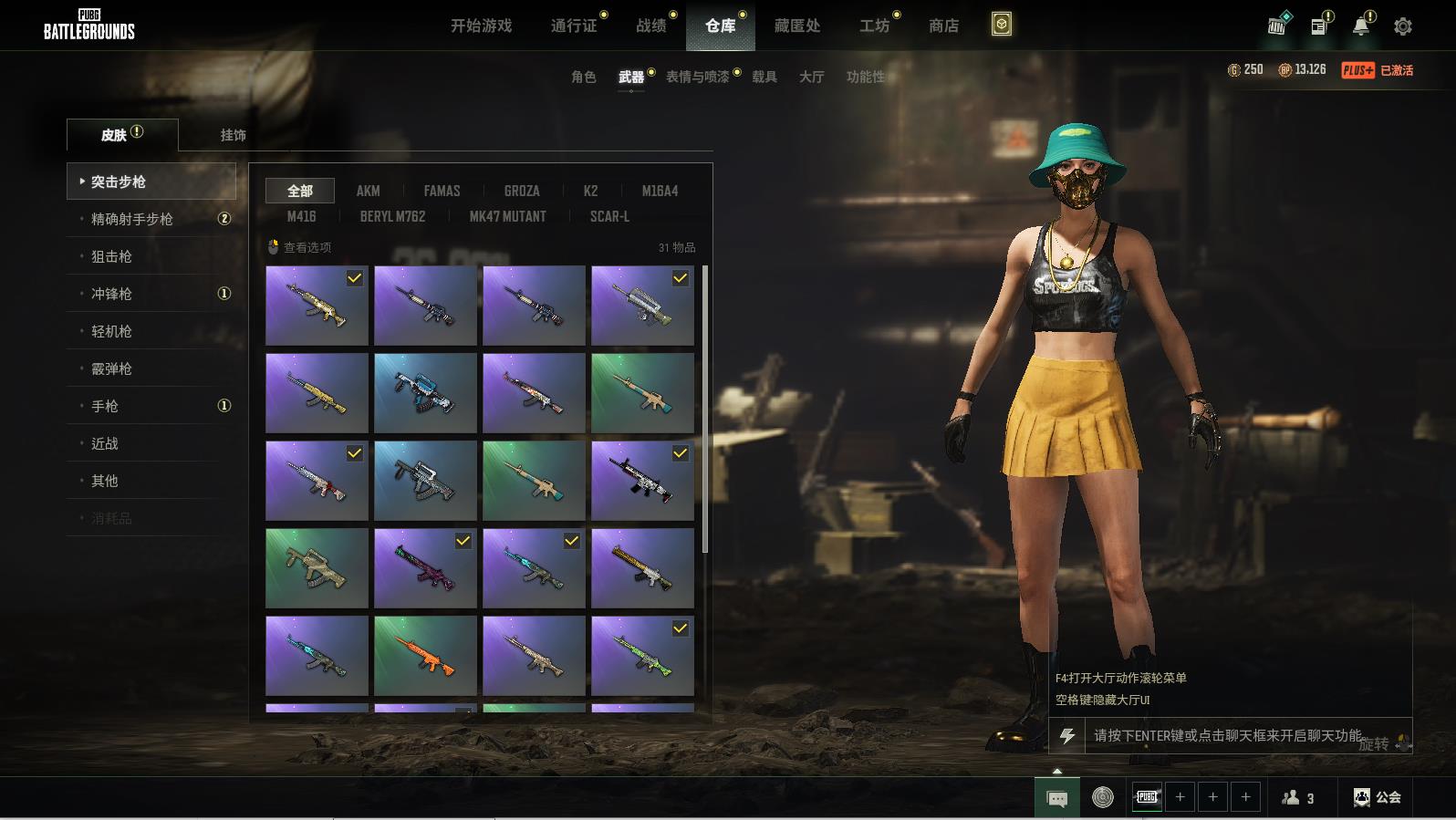Open the 工坊 workshop page
Screen dimensions: 1456x820
pyautogui.click(x=874, y=26)
